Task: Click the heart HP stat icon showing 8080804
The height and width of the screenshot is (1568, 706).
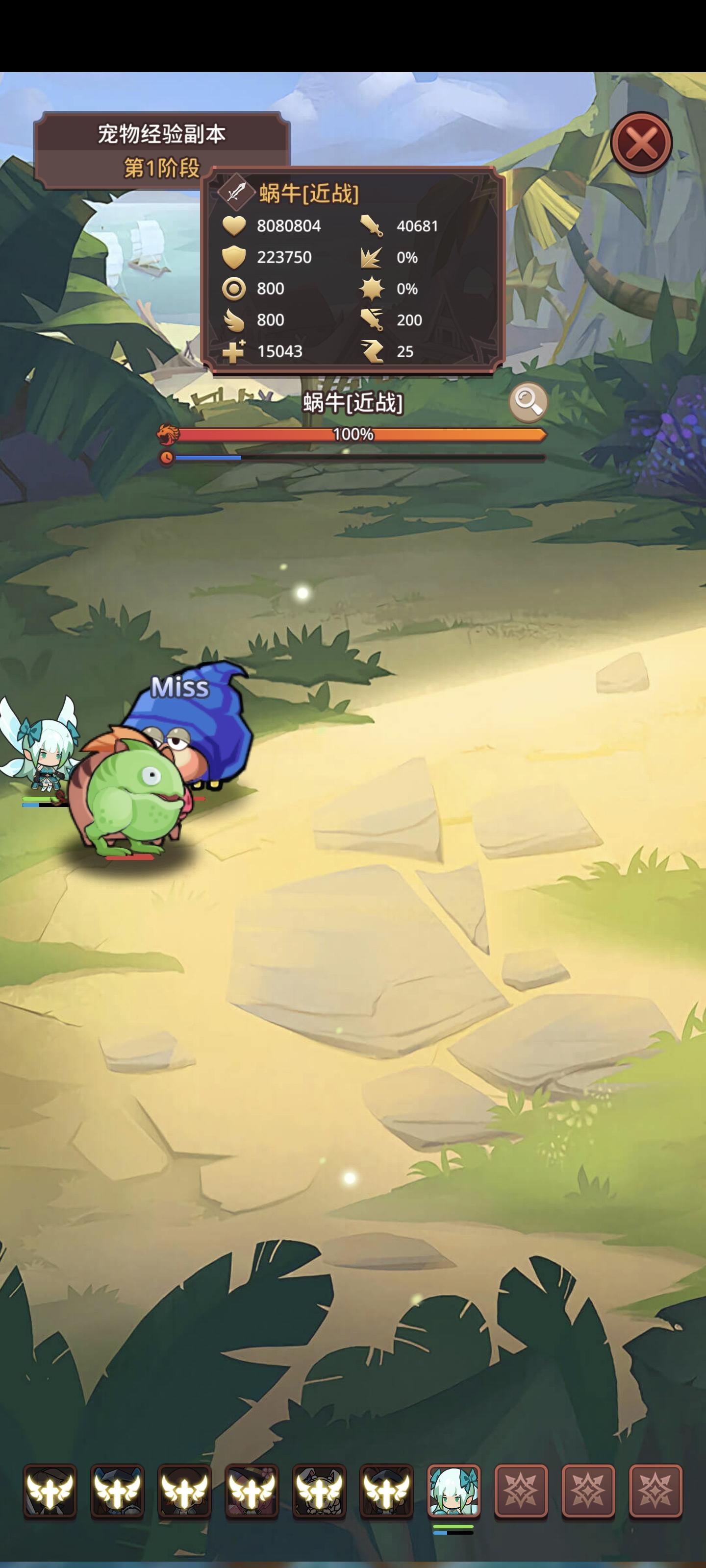Action: [x=234, y=226]
